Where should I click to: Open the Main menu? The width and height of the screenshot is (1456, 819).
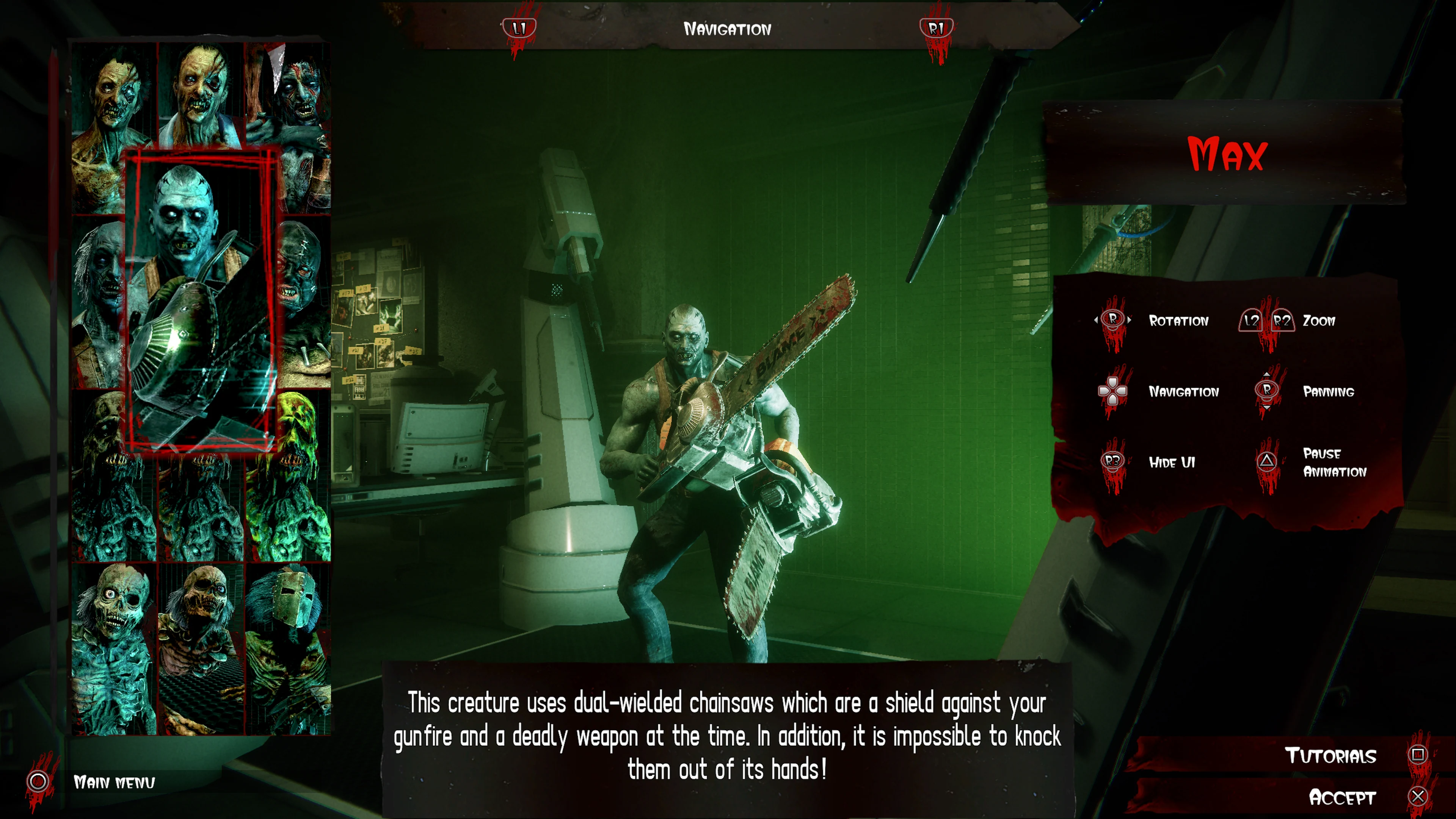pos(115,783)
